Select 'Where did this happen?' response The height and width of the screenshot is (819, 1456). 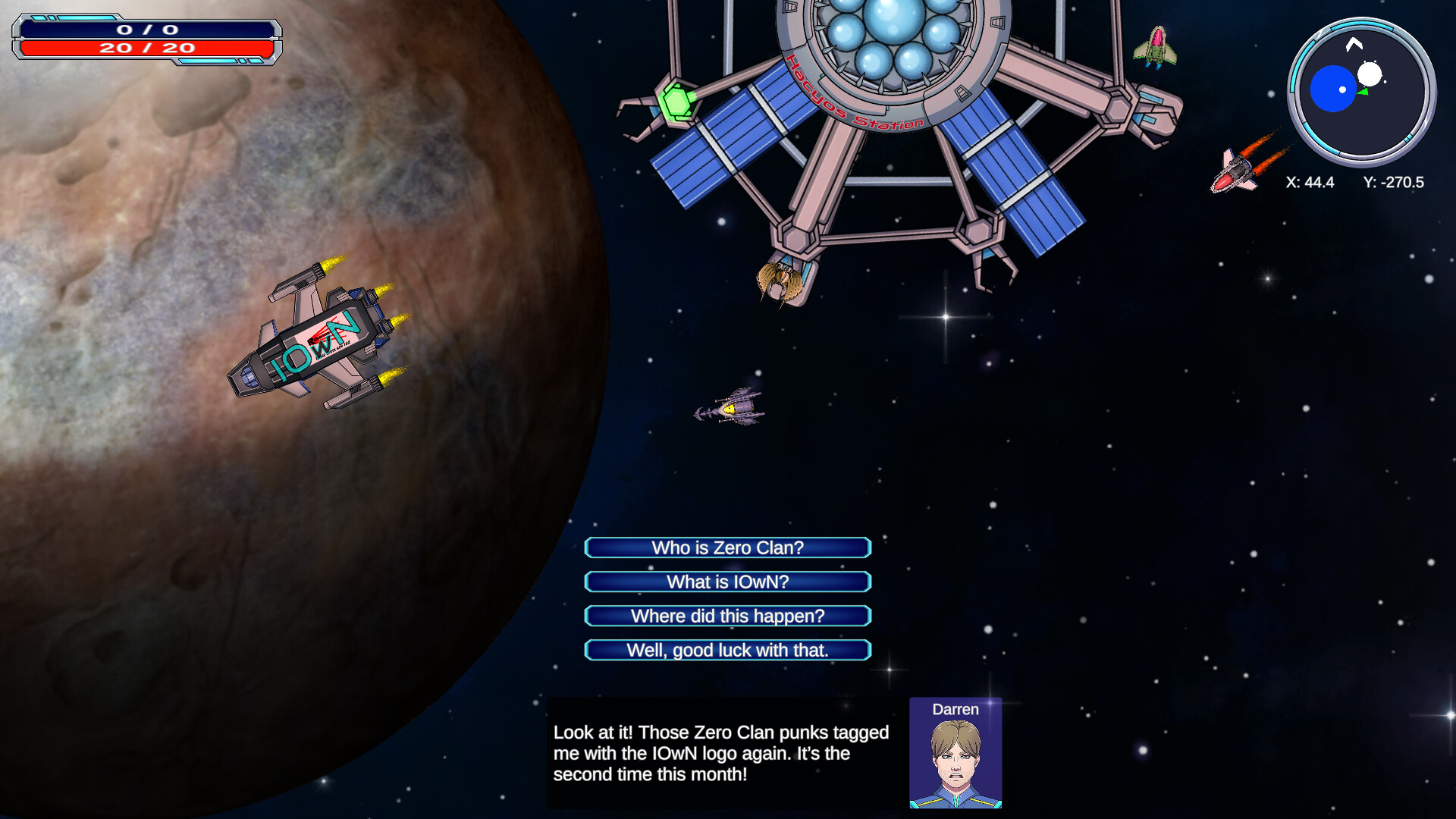[727, 616]
